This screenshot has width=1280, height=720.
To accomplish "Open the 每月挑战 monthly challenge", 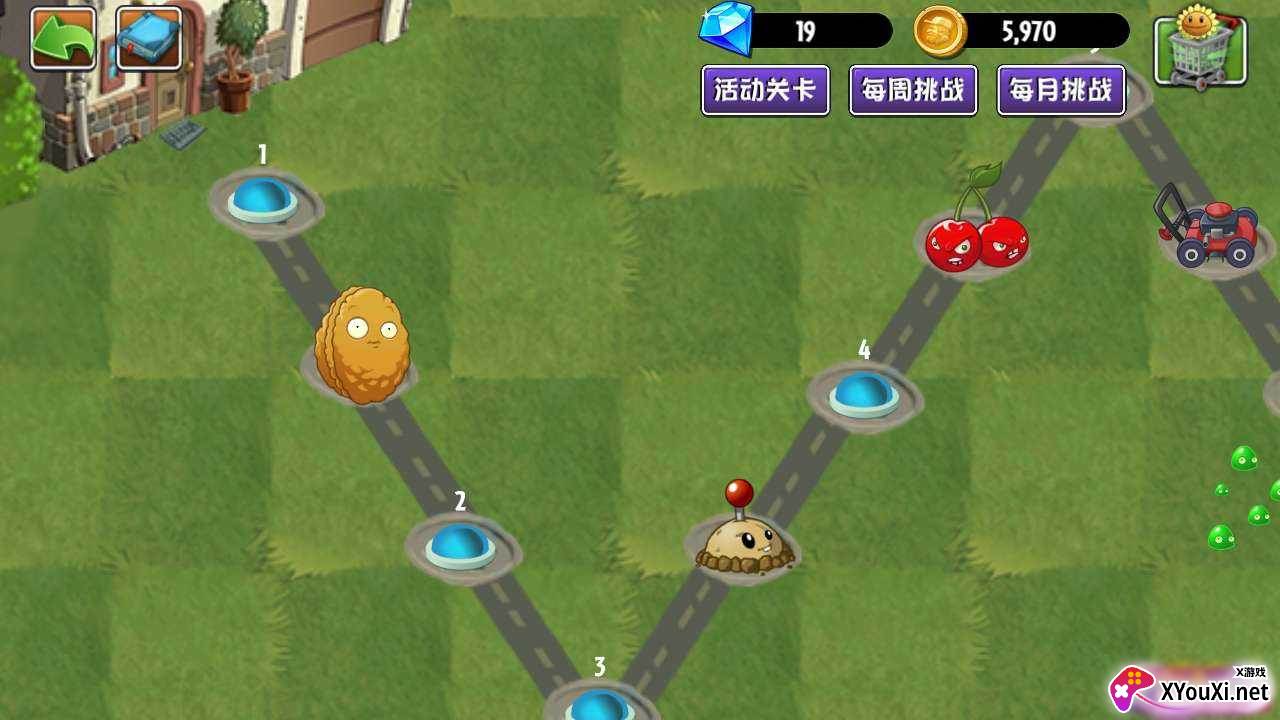I will click(1062, 90).
